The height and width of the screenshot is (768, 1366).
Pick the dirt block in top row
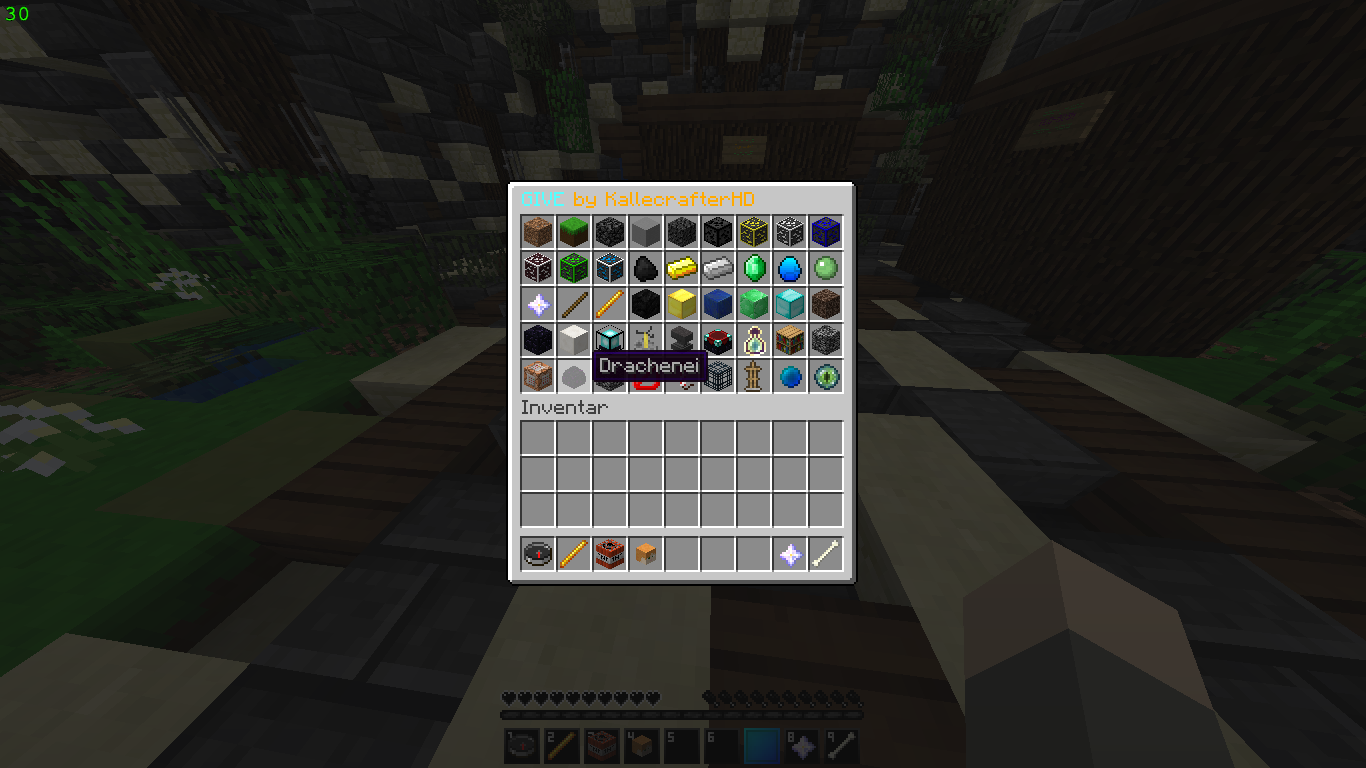(538, 232)
